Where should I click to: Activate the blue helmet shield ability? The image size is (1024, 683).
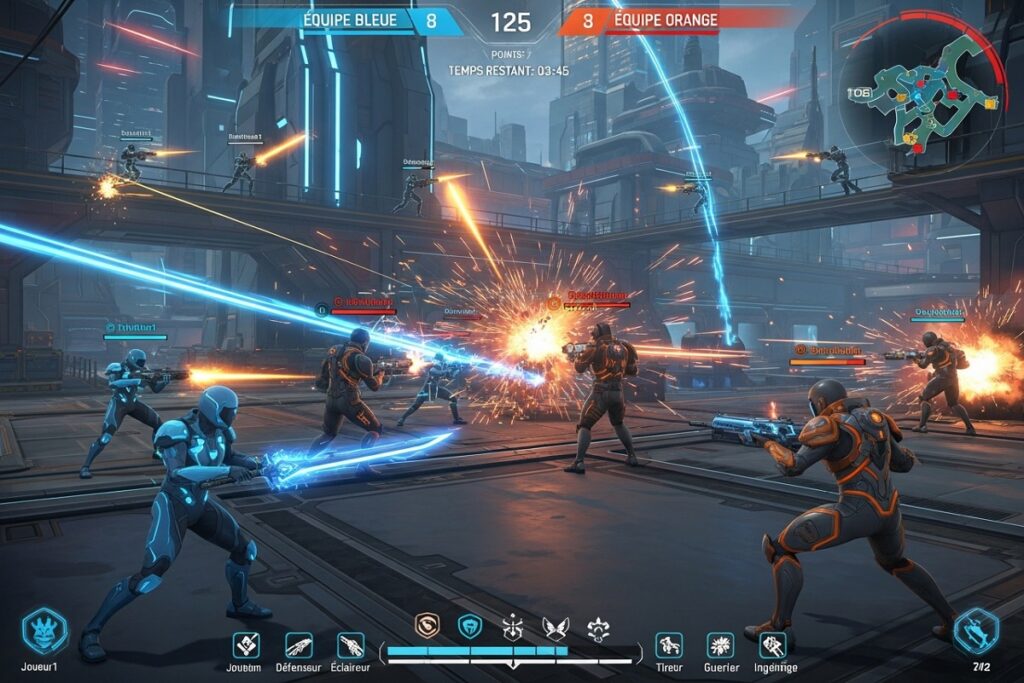[470, 626]
